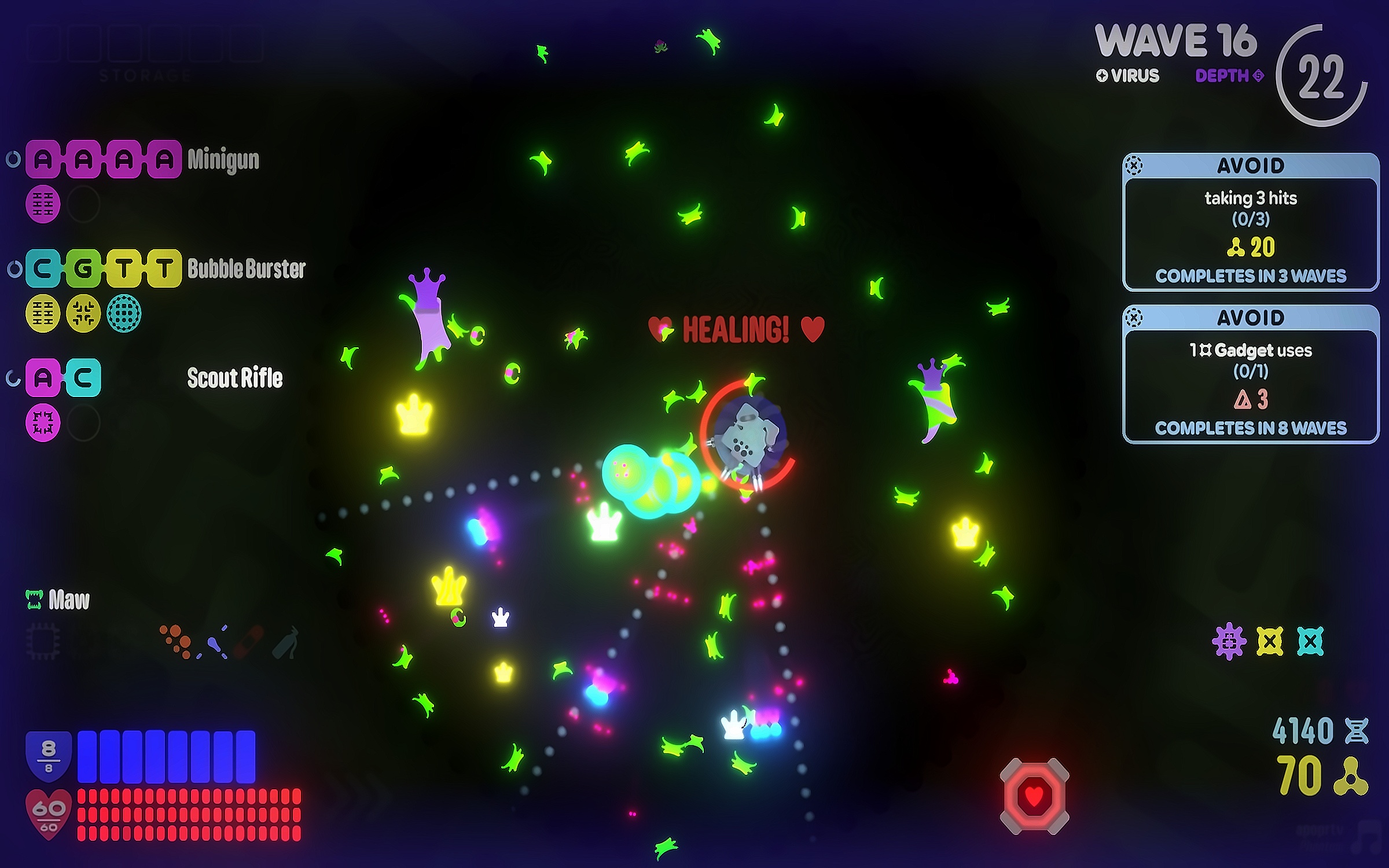The height and width of the screenshot is (868, 1389).
Task: Open the 'Gadget uses' avoid objective
Action: 1250,374
